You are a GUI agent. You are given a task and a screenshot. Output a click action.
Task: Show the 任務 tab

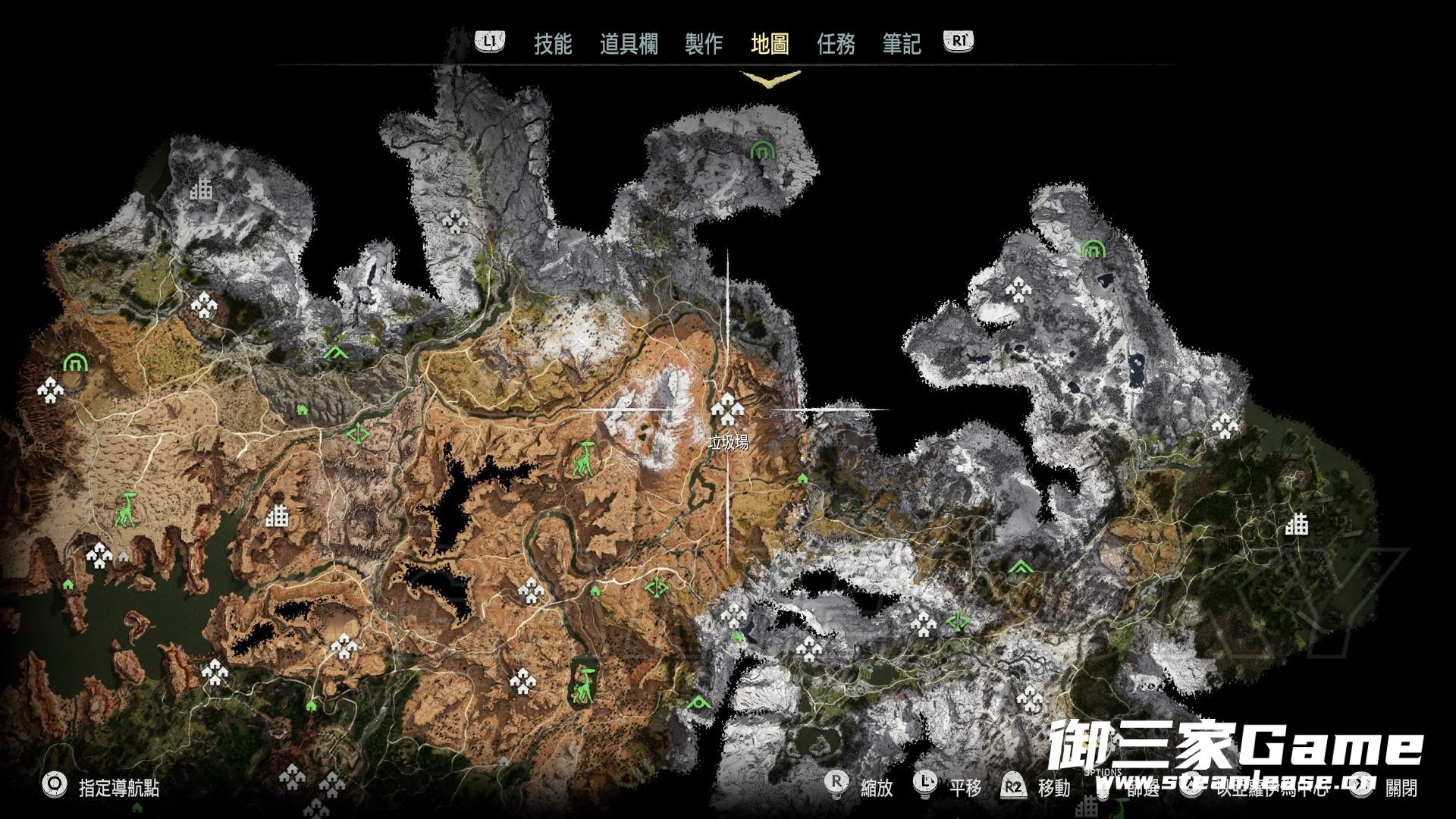click(836, 44)
